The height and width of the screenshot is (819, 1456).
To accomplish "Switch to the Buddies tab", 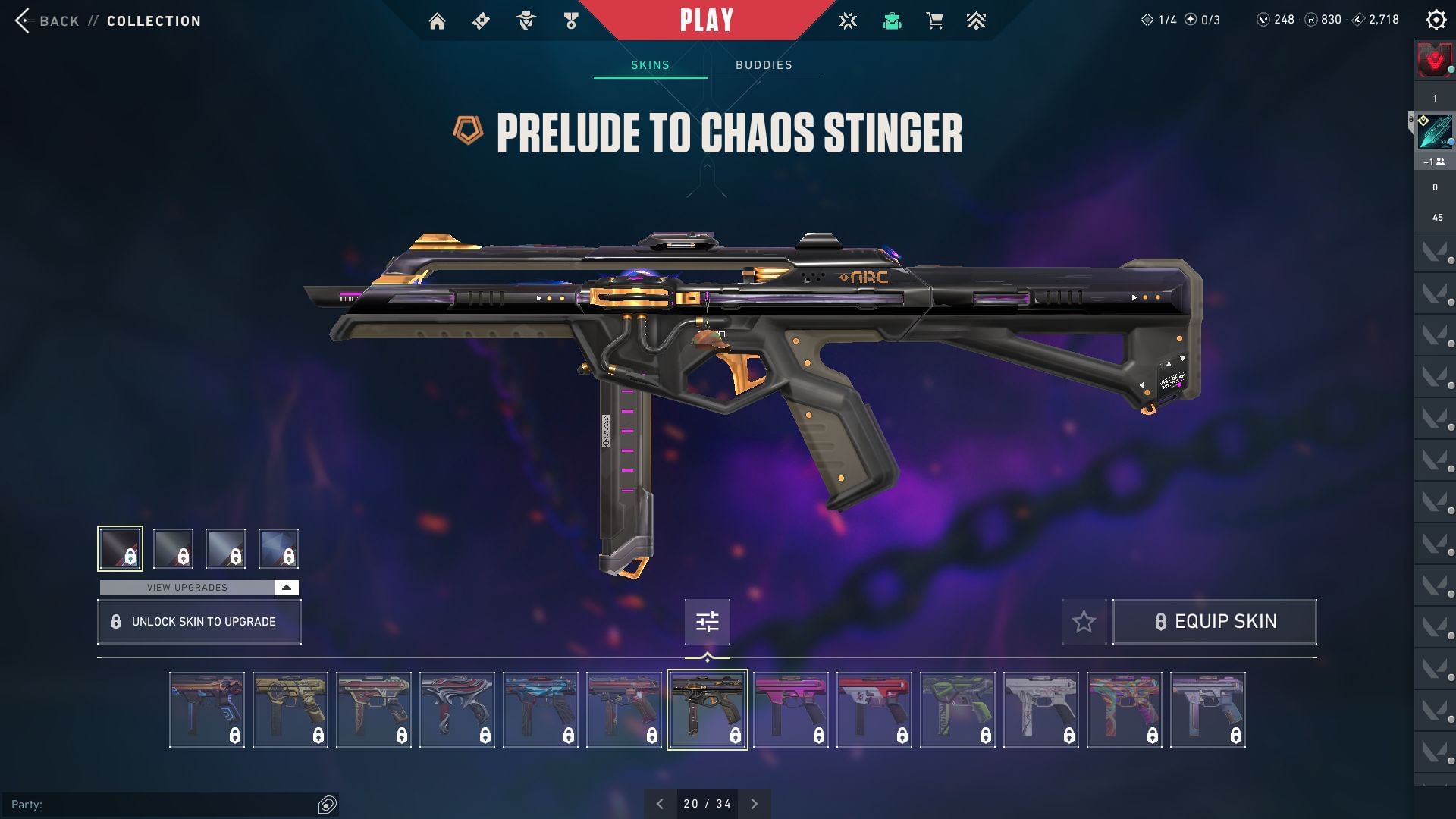I will (x=764, y=65).
